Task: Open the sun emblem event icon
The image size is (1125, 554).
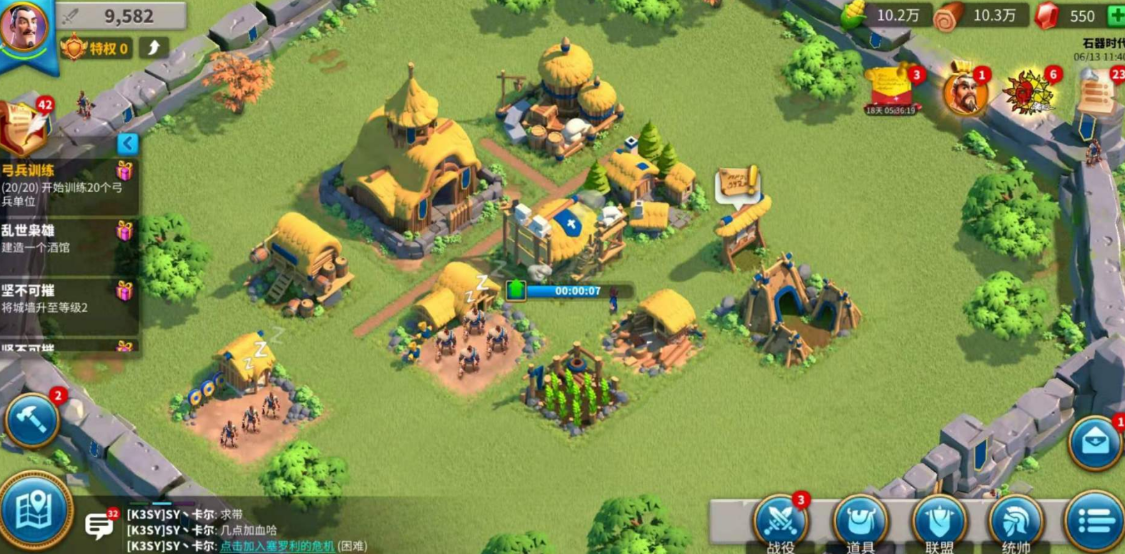Action: (x=1030, y=93)
